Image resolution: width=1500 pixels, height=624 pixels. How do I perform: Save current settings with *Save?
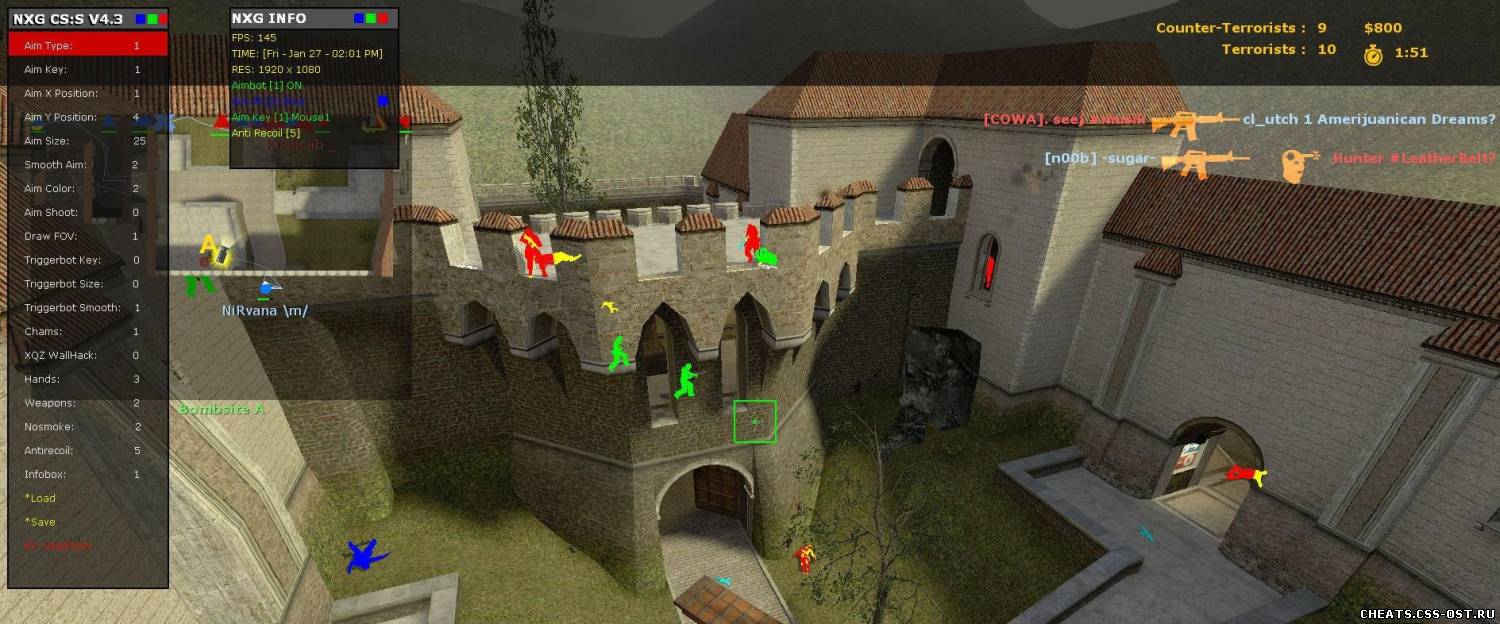[41, 522]
